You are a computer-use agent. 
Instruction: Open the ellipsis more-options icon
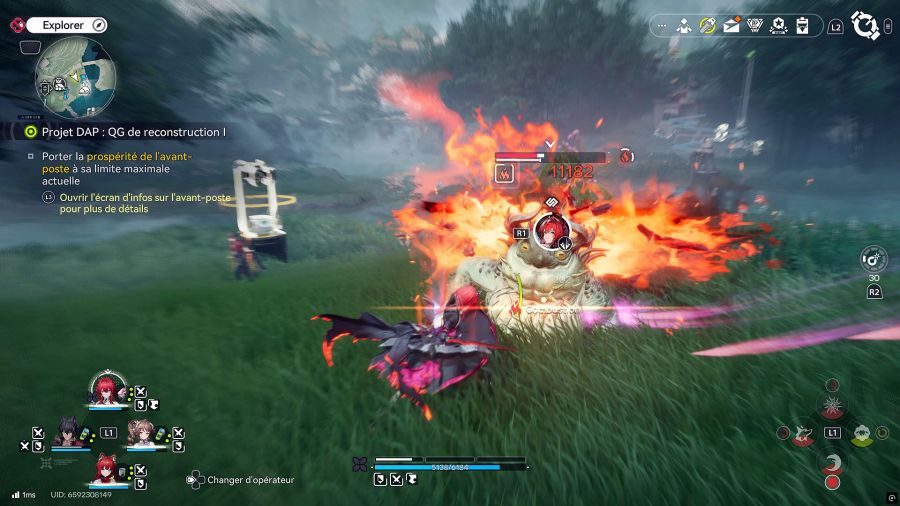pyautogui.click(x=662, y=26)
